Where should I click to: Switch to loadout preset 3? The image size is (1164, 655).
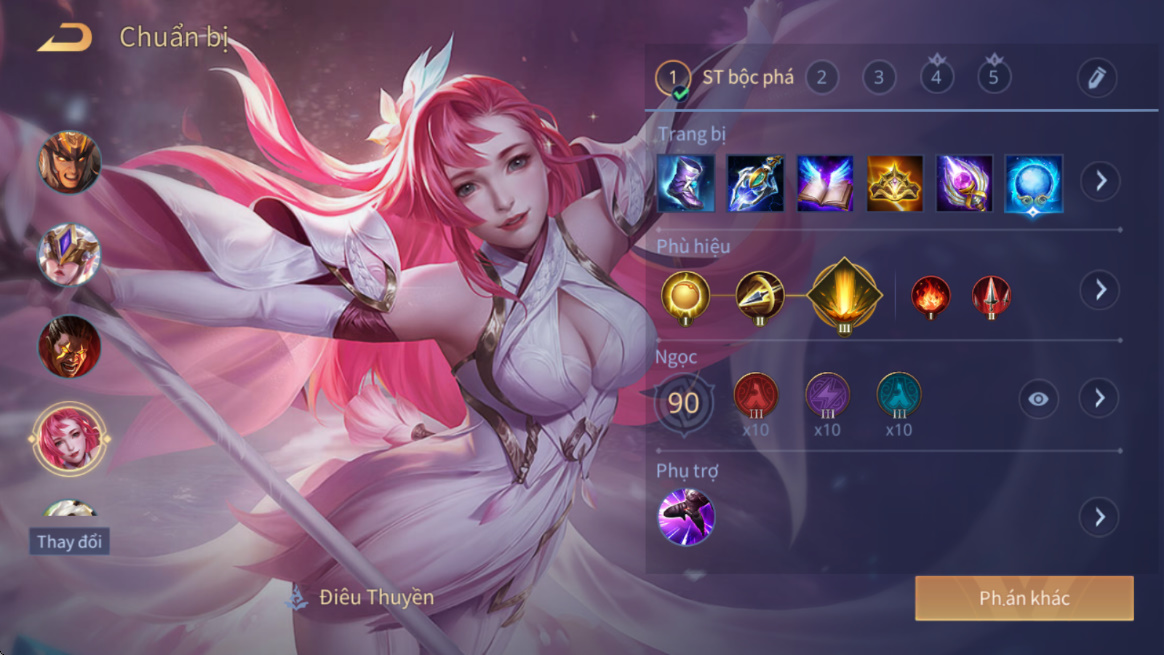(879, 77)
